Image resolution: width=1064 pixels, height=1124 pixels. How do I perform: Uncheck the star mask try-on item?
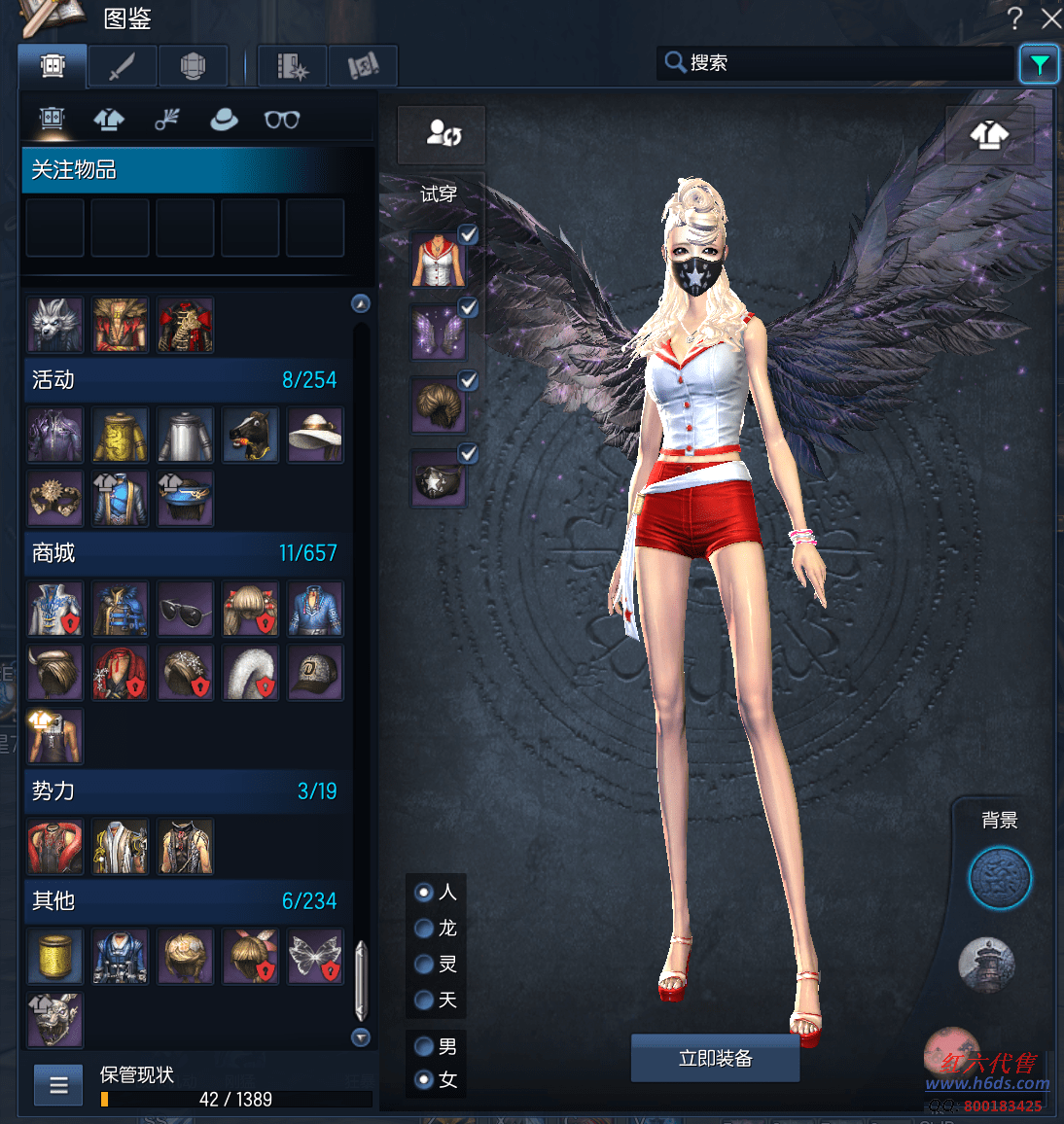pos(468,453)
